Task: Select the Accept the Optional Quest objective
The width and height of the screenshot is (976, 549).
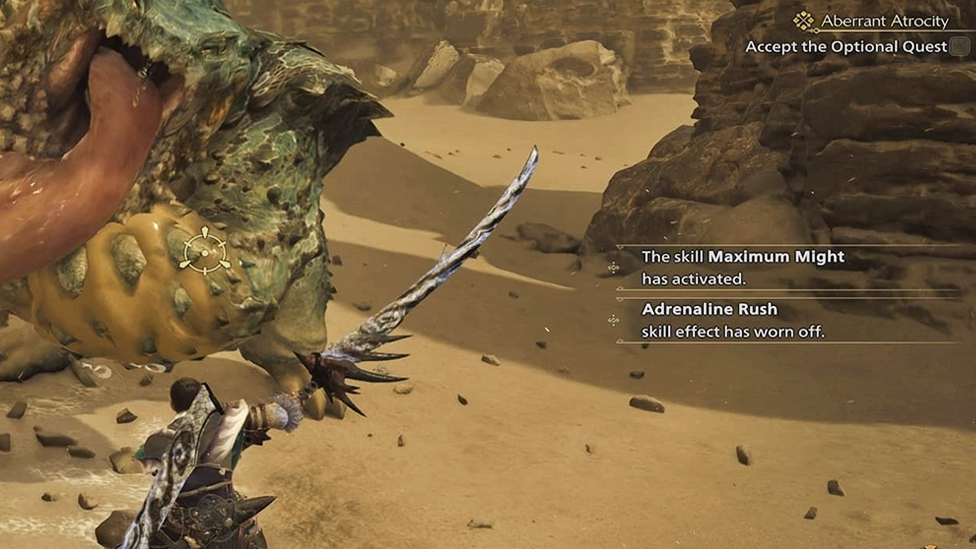Action: tap(846, 46)
